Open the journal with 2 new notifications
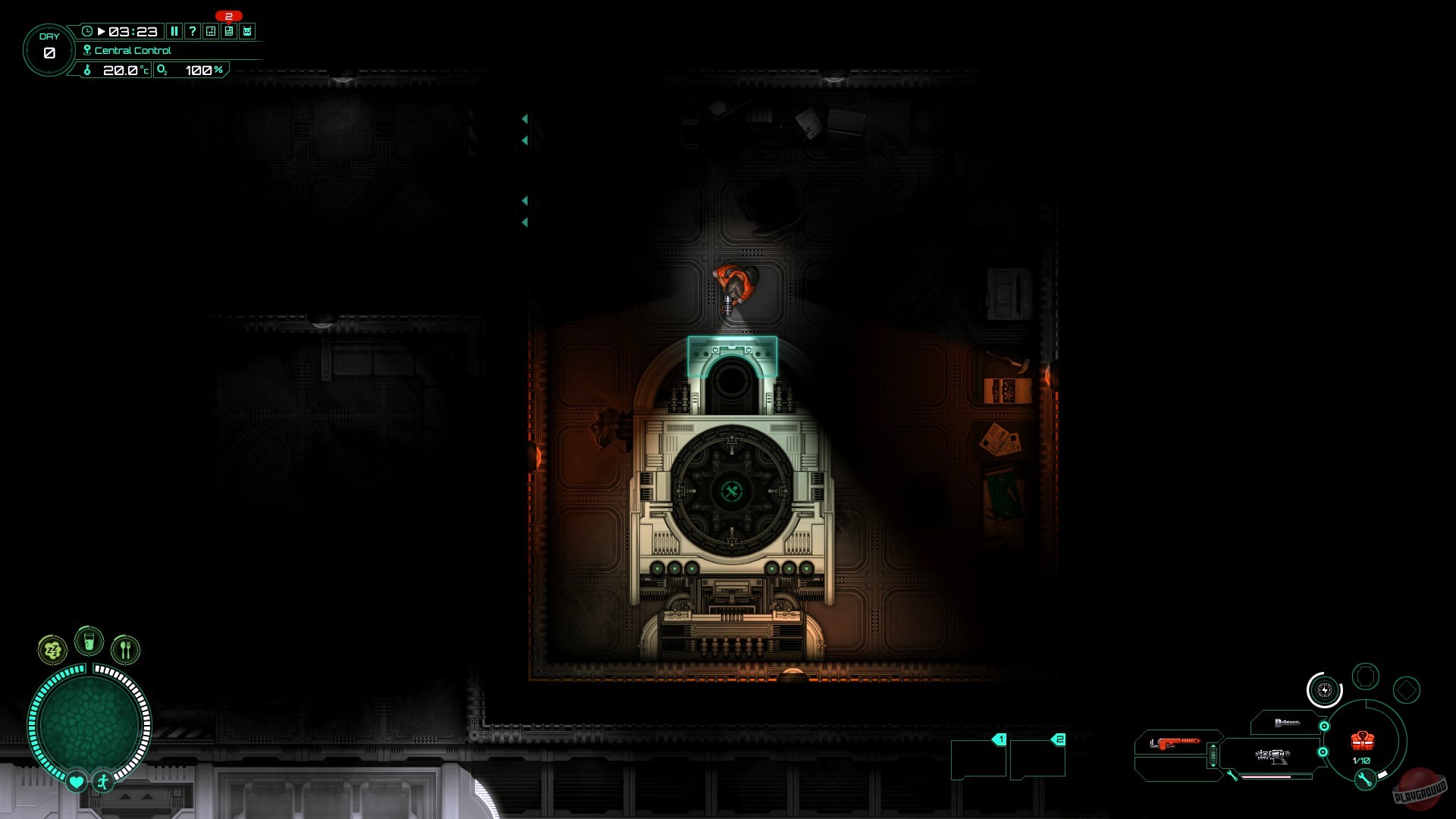1456x819 pixels. (228, 32)
